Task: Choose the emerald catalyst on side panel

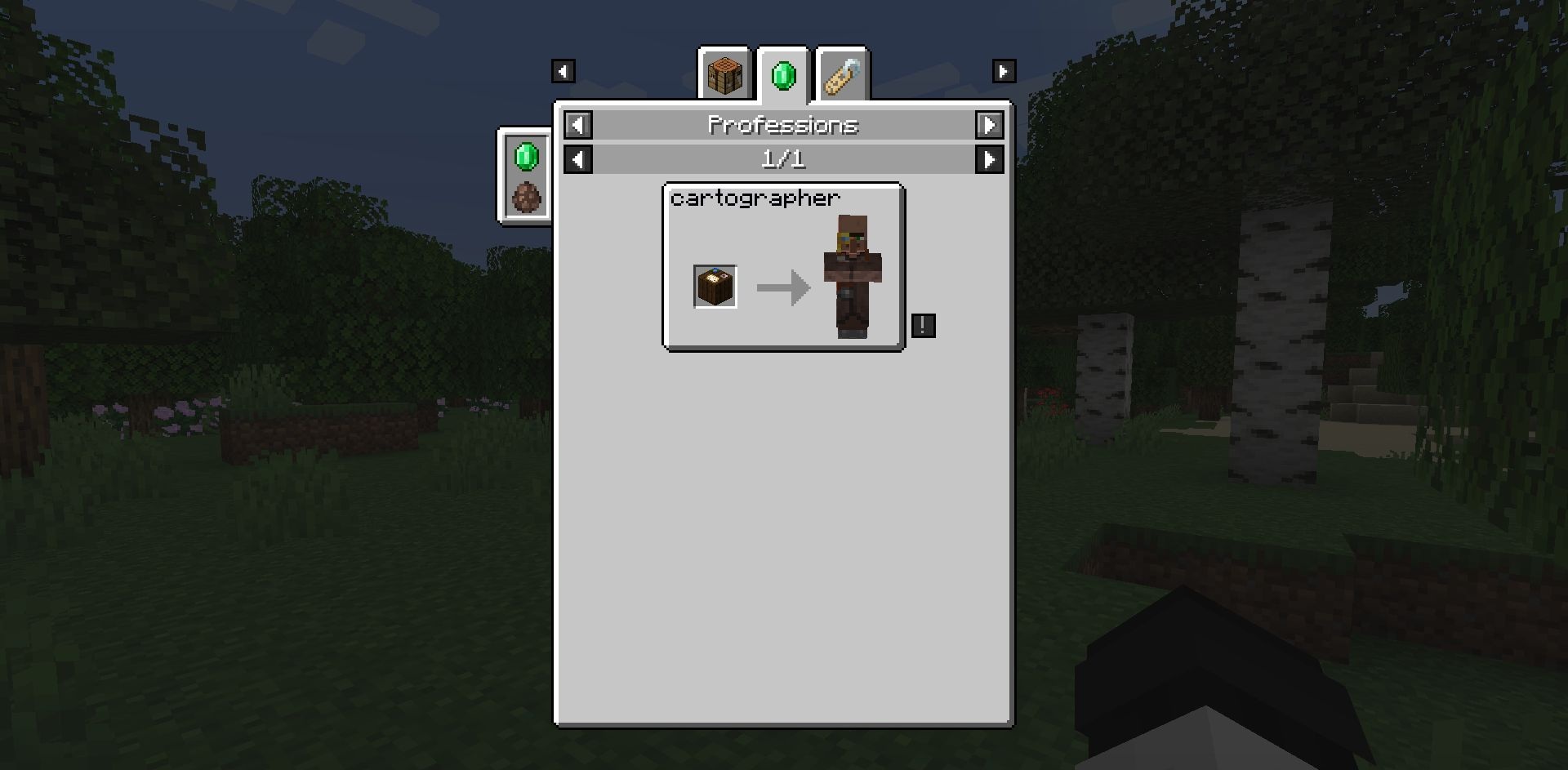Action: pos(526,156)
